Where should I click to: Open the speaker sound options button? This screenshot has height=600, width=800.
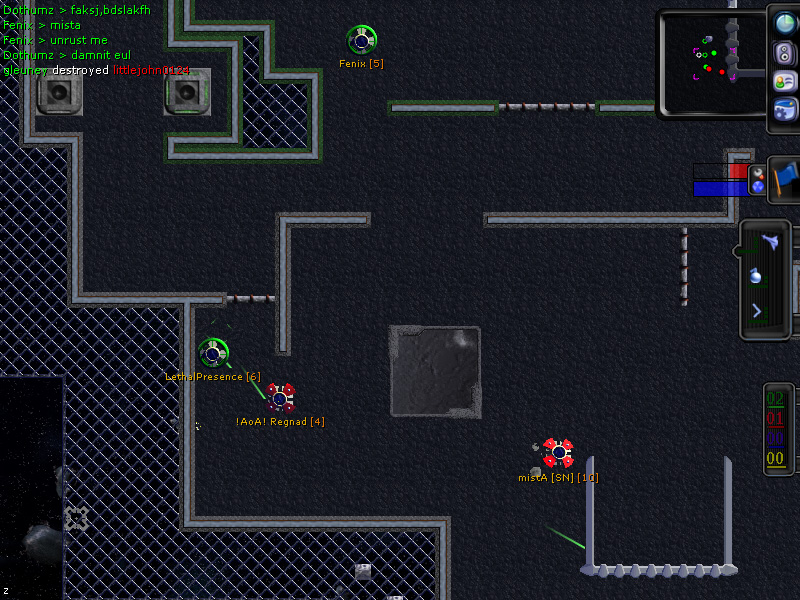[x=785, y=54]
